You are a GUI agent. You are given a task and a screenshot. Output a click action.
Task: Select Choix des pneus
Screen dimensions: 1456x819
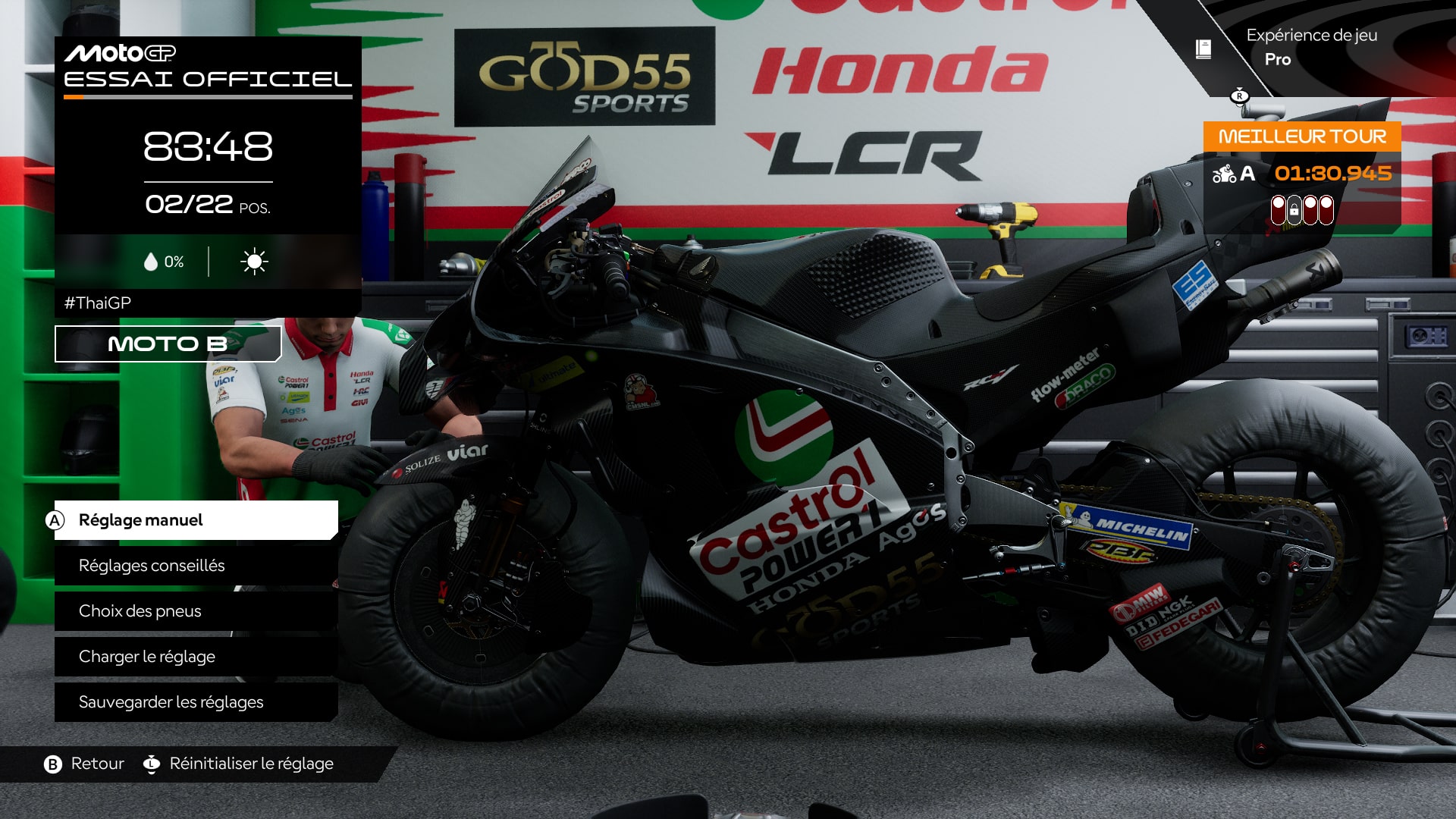[139, 611]
